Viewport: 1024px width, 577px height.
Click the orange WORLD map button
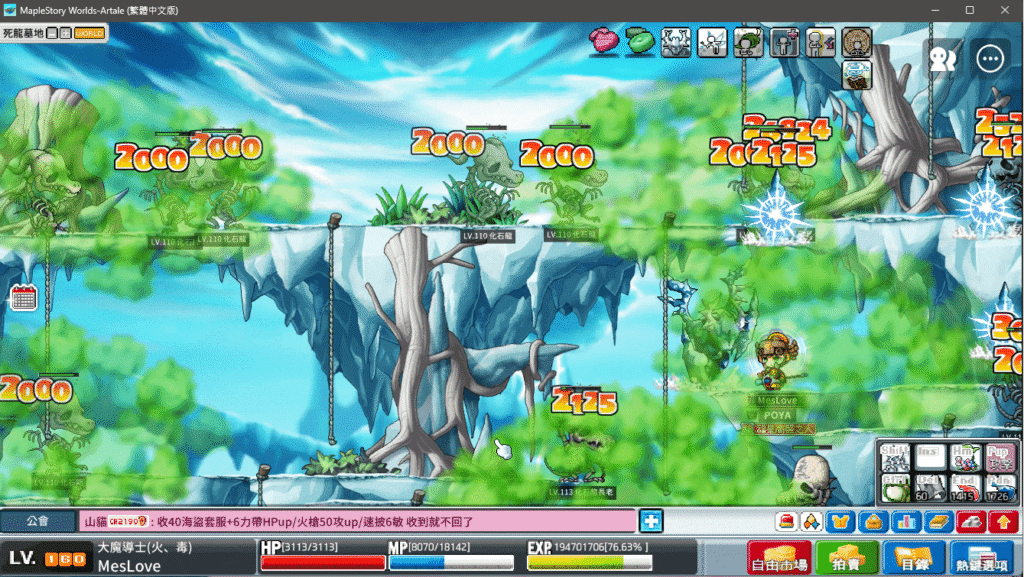pos(89,33)
